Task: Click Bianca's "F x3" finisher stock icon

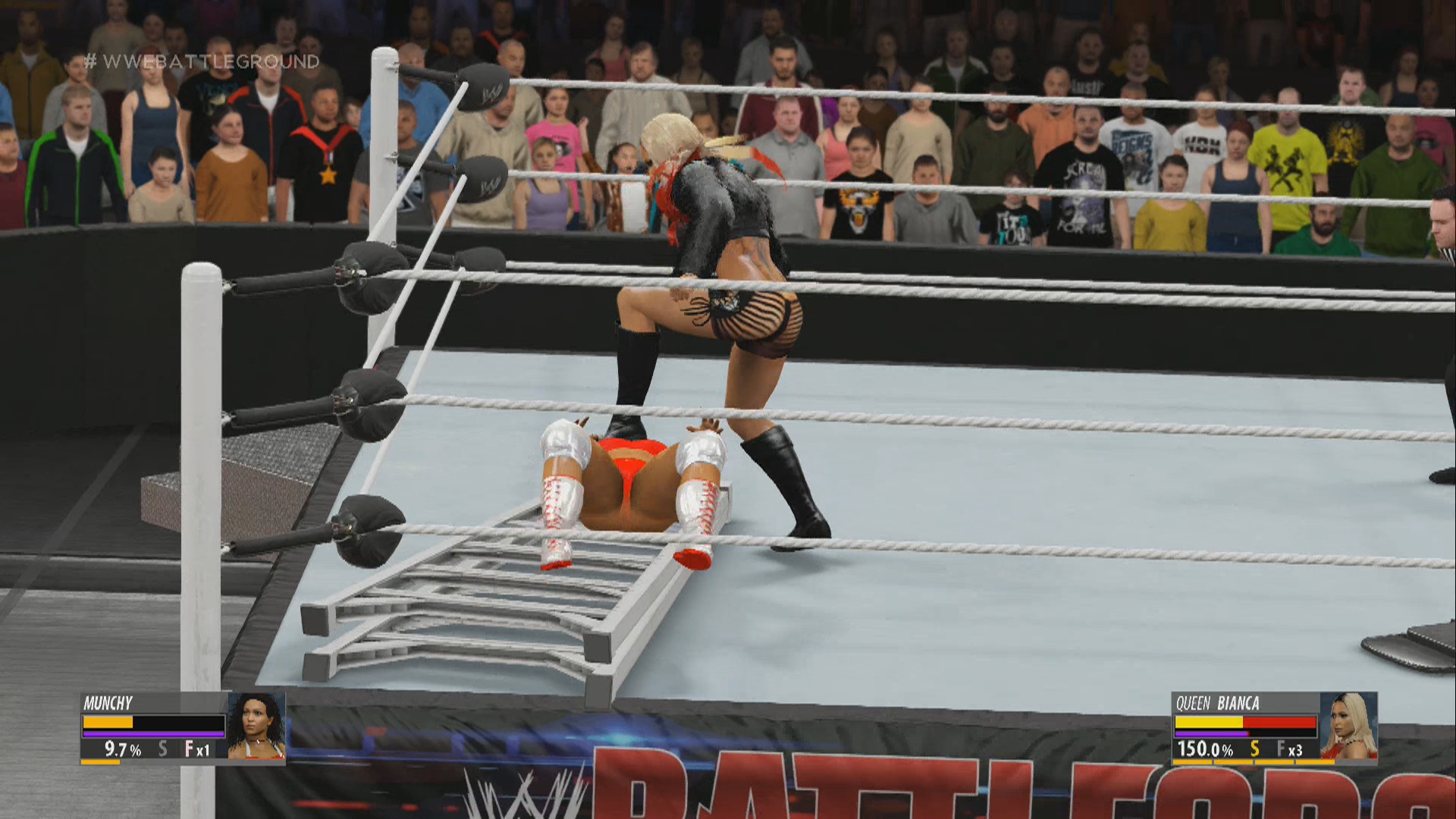Action: click(1289, 748)
